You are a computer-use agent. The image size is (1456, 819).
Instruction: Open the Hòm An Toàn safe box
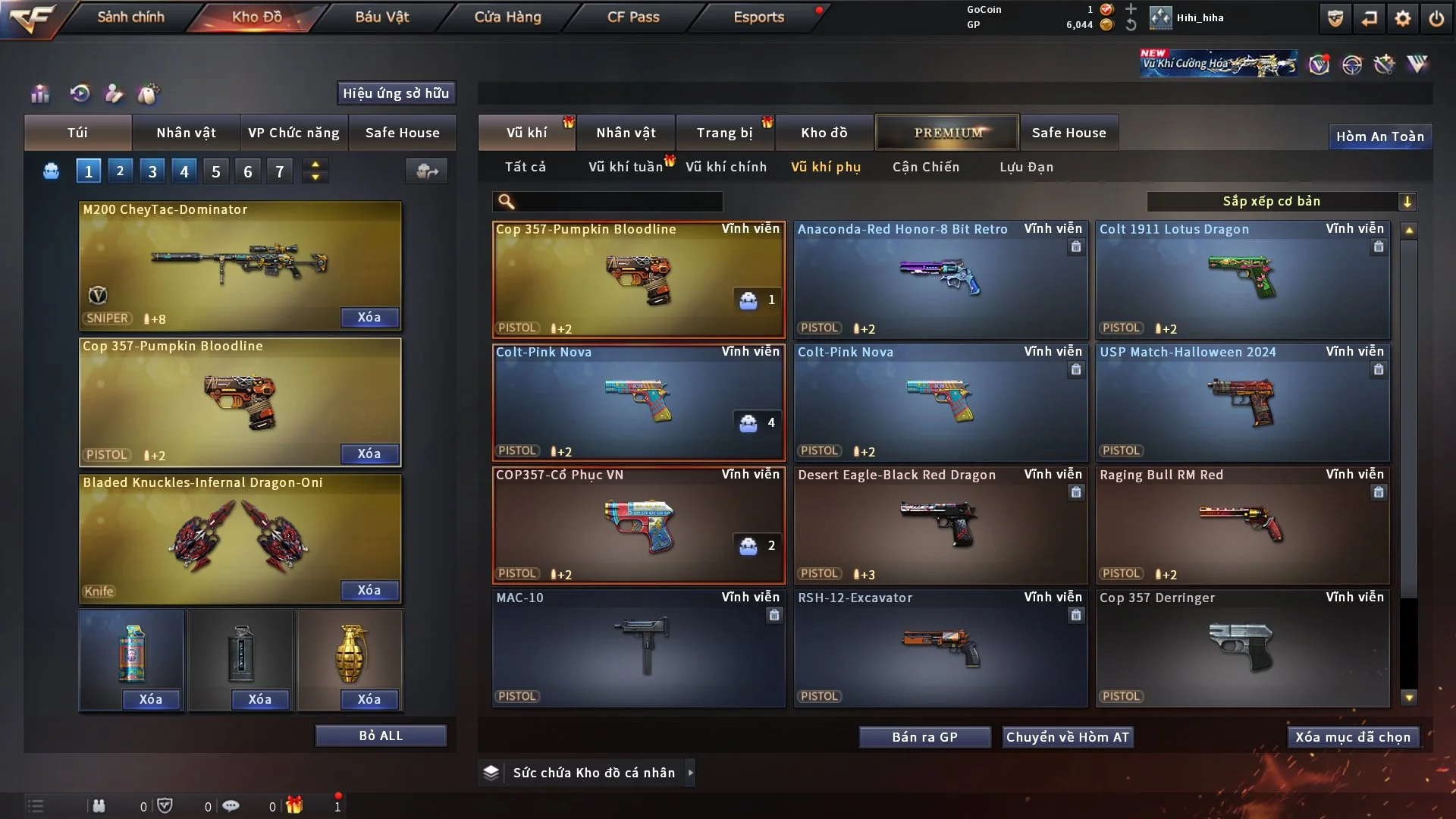point(1379,136)
